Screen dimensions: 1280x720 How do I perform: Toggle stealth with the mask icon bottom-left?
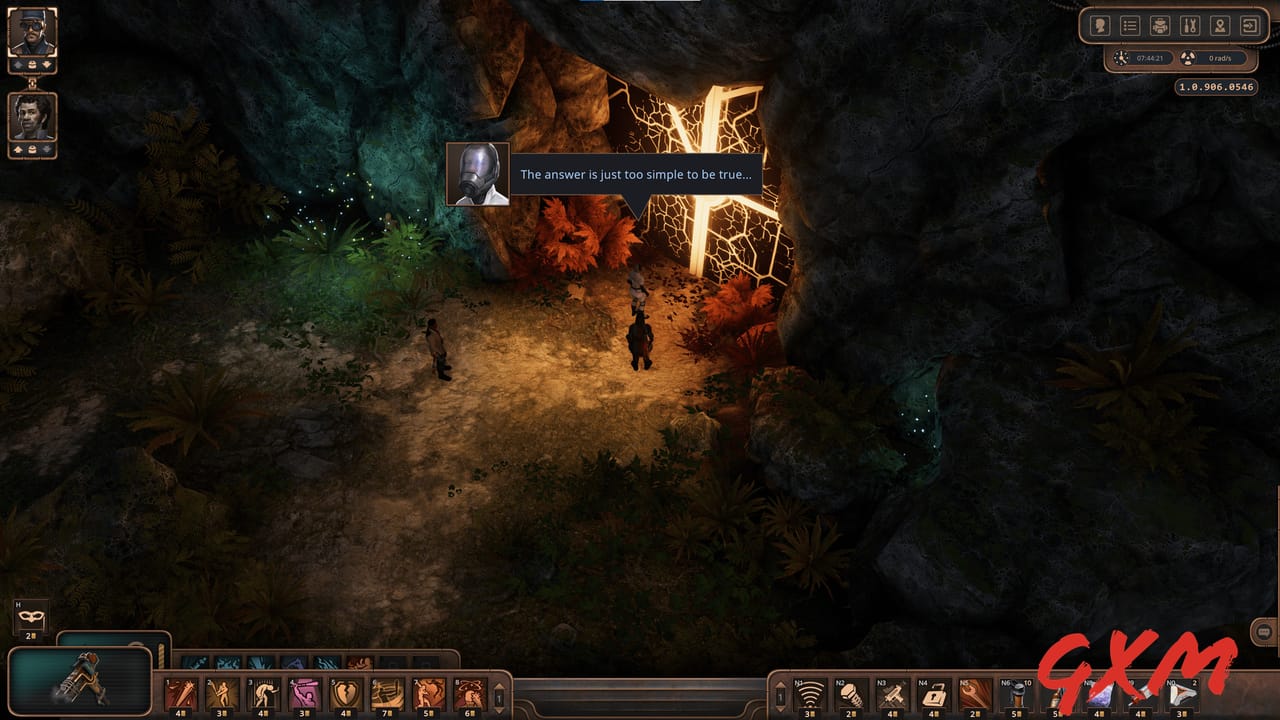click(x=30, y=618)
